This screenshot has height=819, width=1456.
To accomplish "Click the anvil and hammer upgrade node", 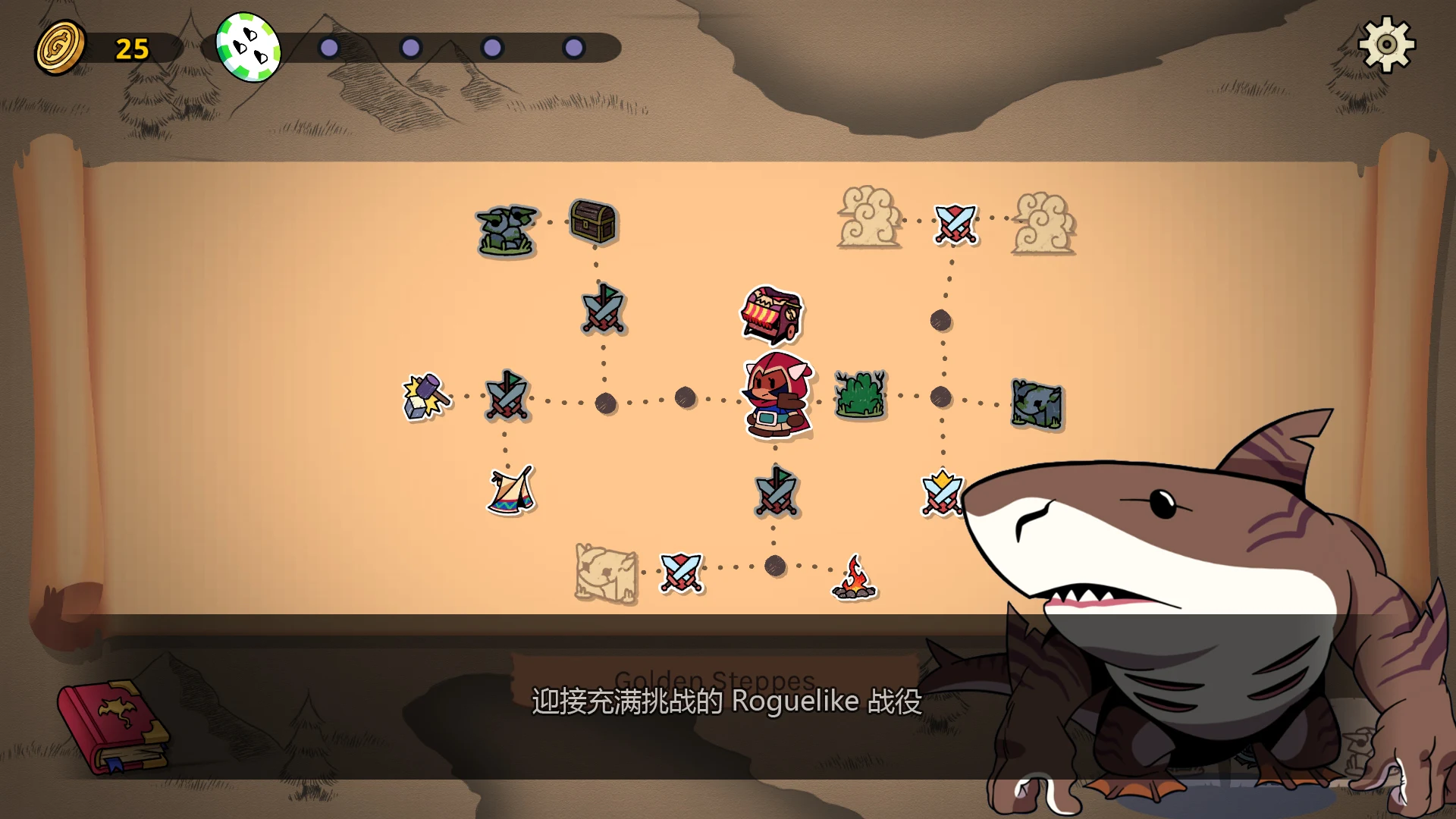I will [x=425, y=397].
